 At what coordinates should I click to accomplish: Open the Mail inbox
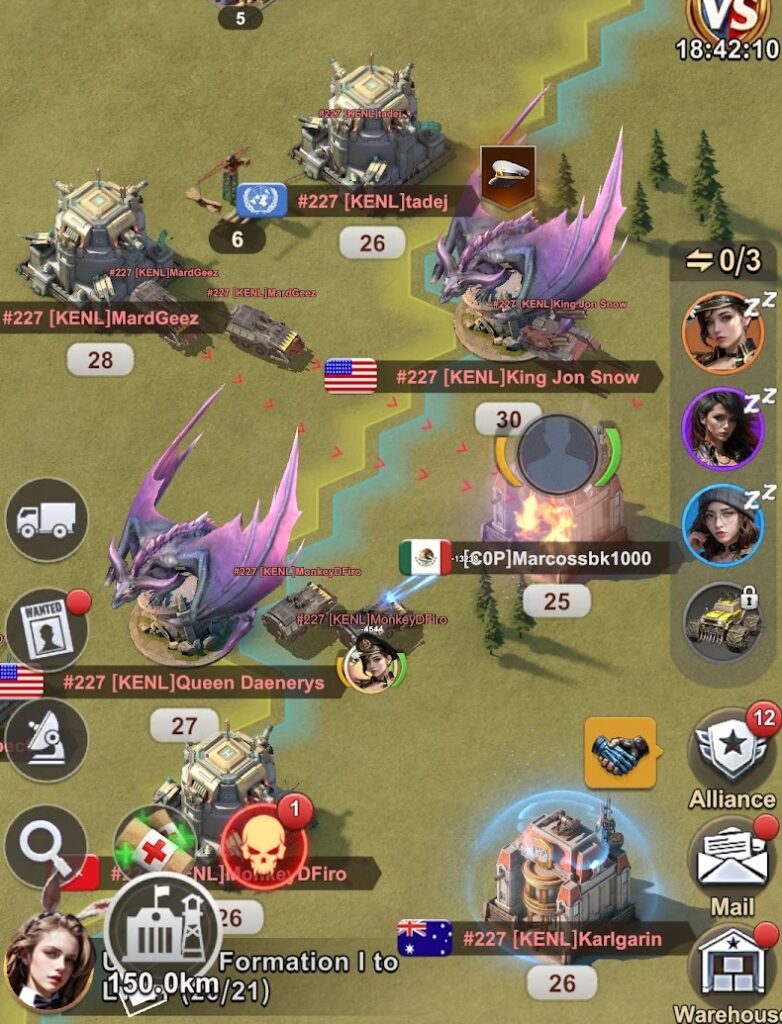tap(732, 860)
